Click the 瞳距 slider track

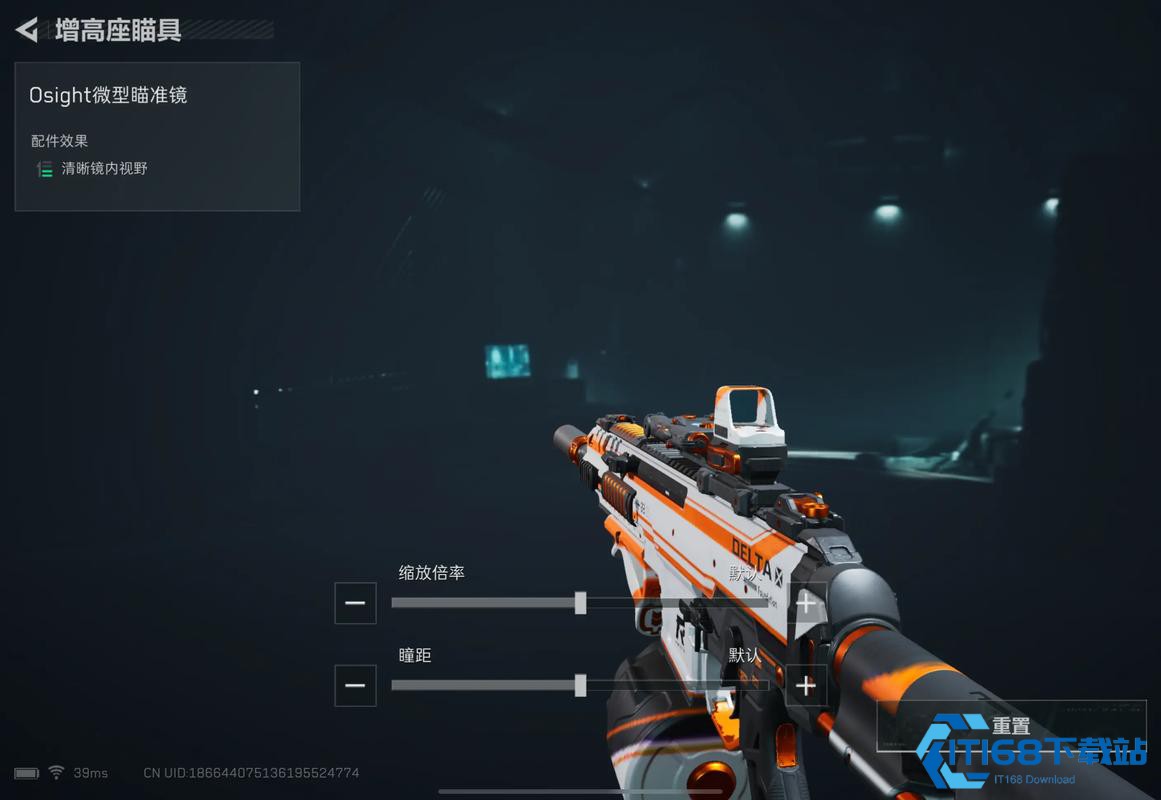tap(580, 685)
